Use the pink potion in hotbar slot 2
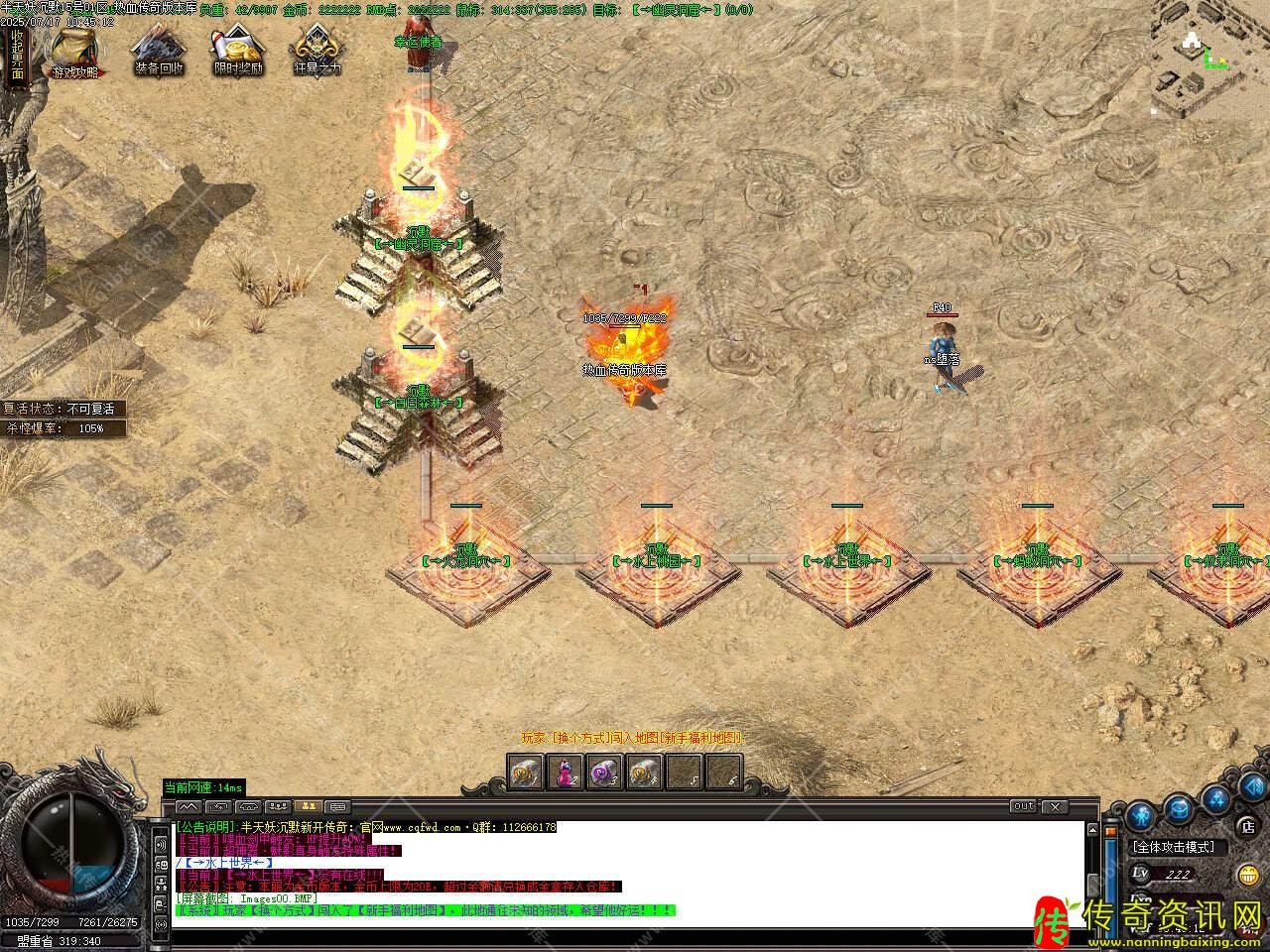 pyautogui.click(x=566, y=772)
